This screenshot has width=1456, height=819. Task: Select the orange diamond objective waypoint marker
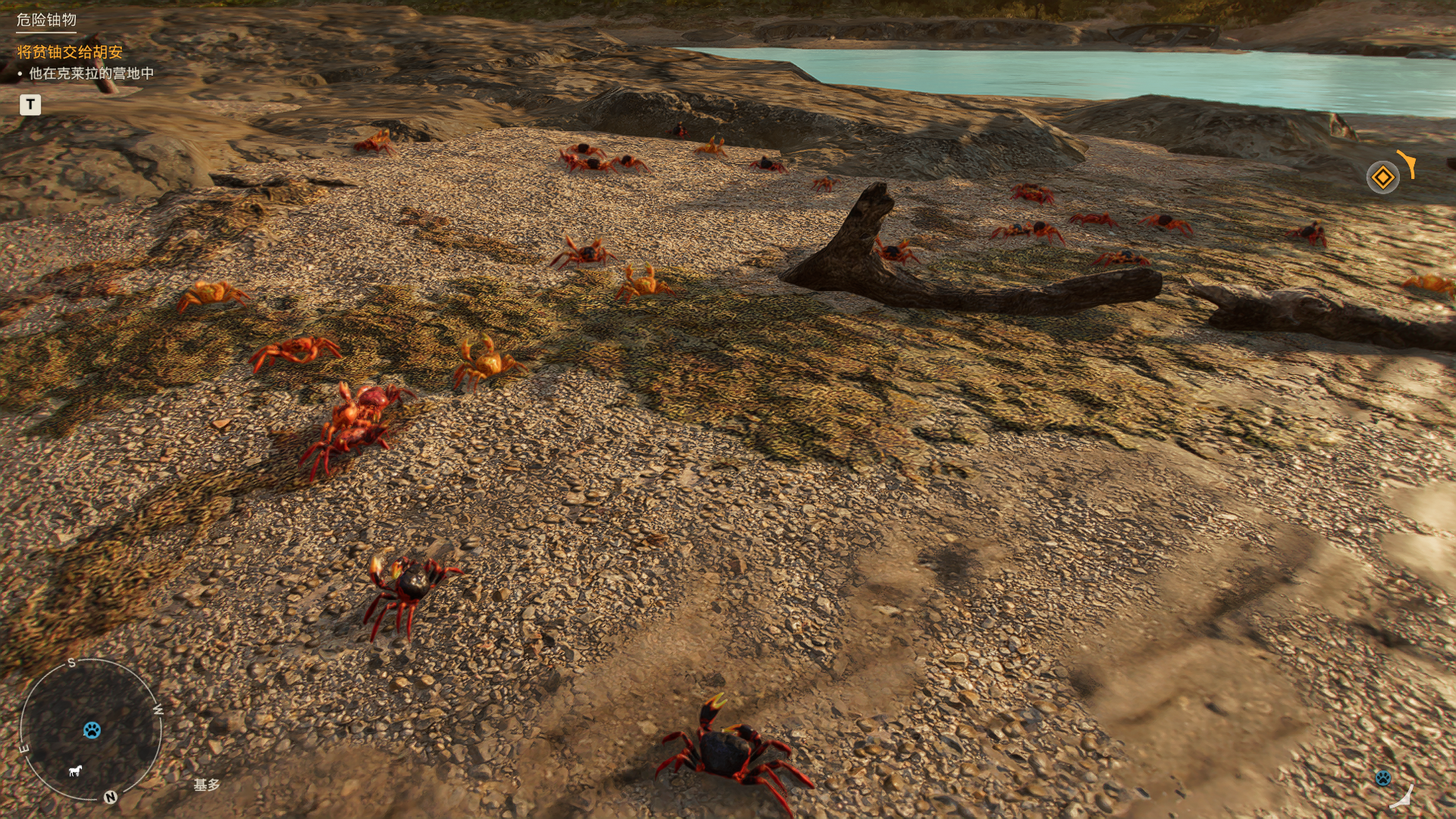1382,177
